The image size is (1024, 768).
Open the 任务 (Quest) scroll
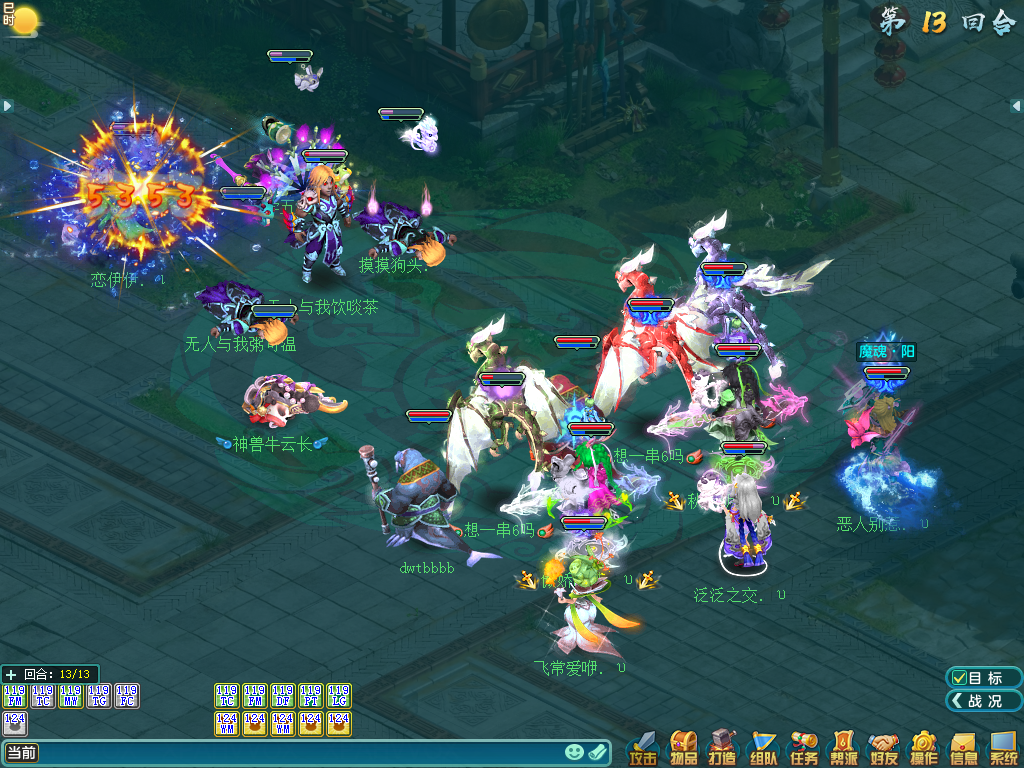click(x=803, y=748)
